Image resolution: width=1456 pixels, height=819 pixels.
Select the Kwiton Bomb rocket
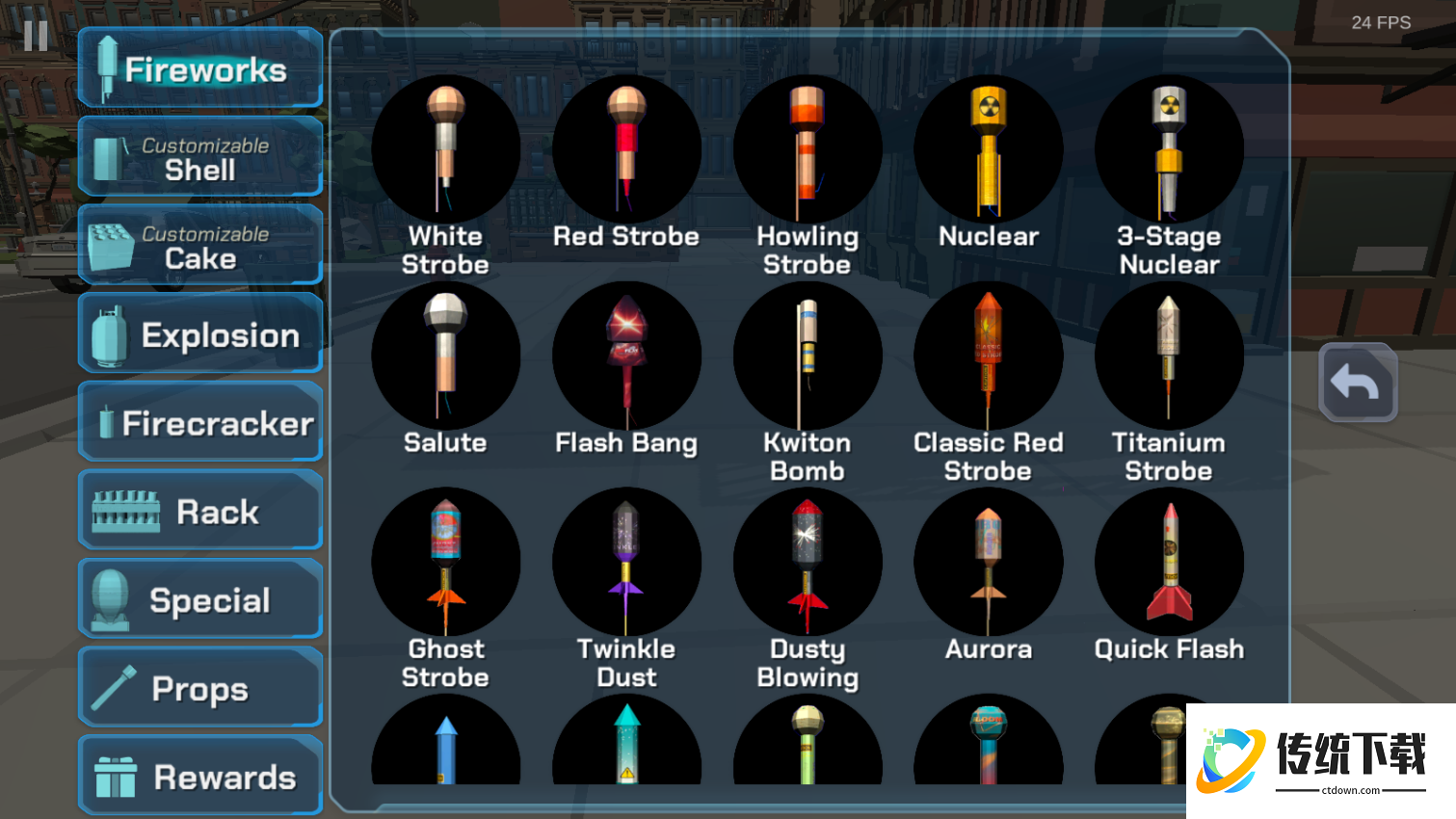point(807,357)
